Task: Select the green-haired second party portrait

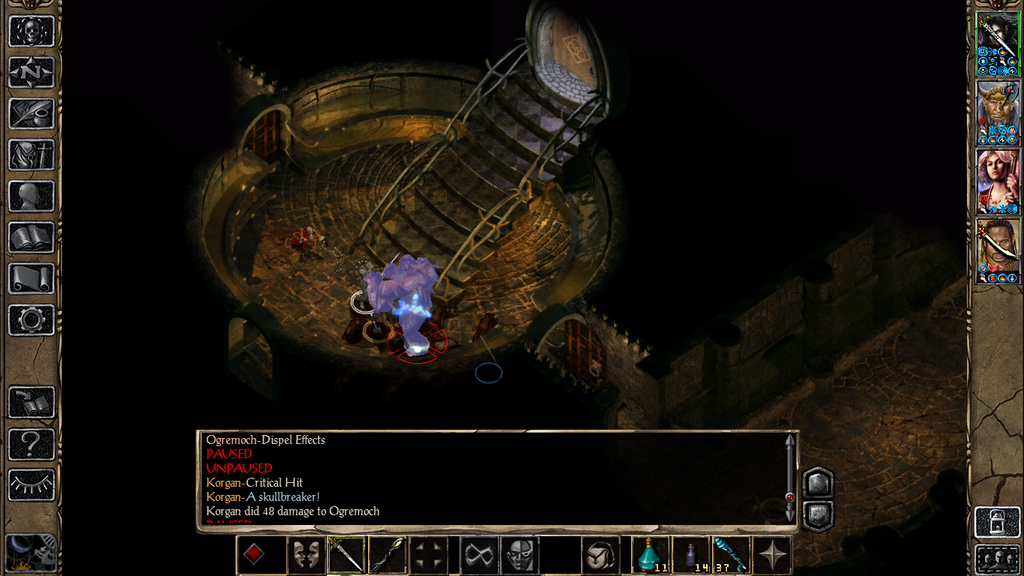Action: click(x=997, y=113)
